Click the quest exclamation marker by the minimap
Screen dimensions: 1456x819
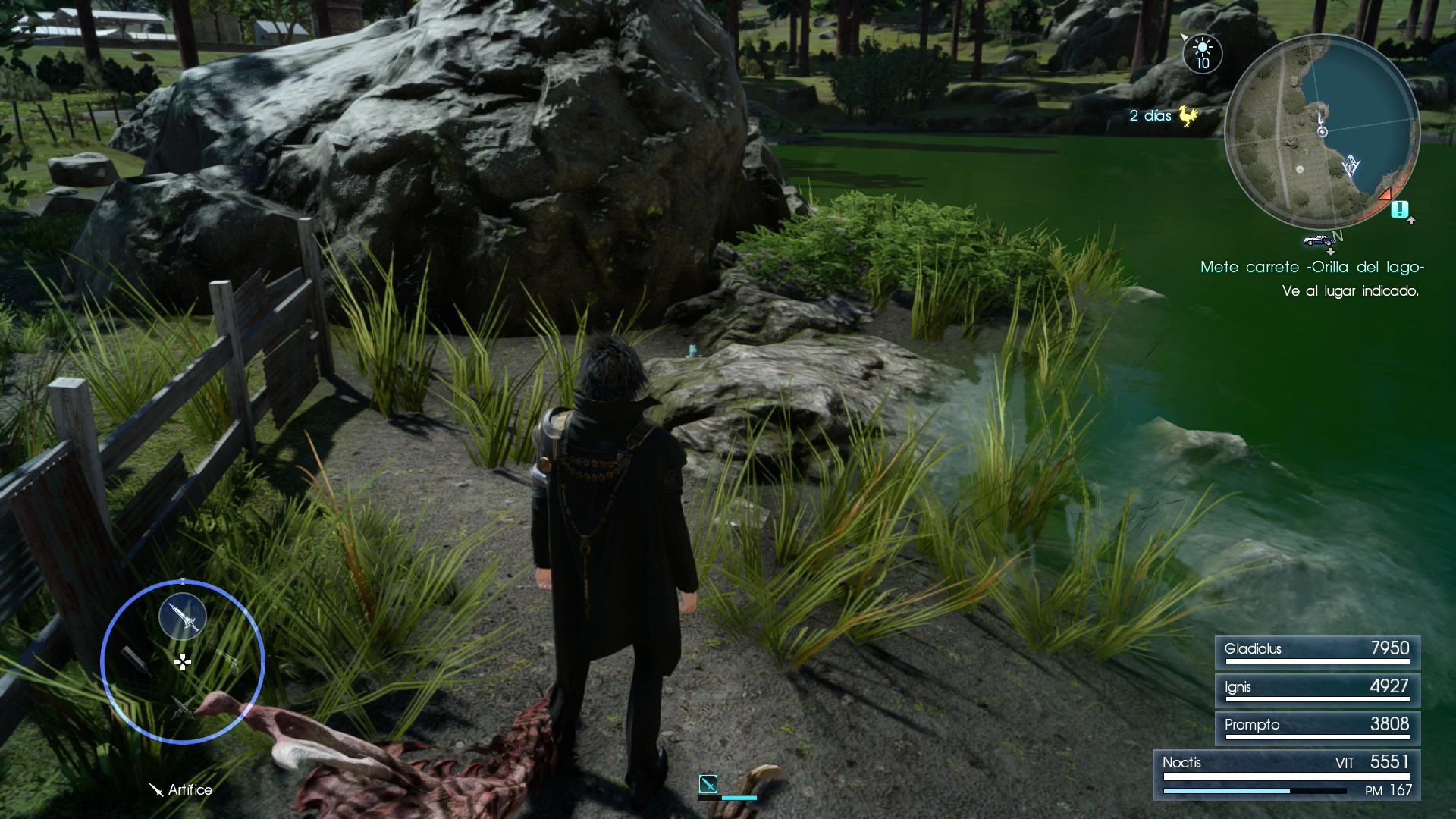tap(1400, 209)
